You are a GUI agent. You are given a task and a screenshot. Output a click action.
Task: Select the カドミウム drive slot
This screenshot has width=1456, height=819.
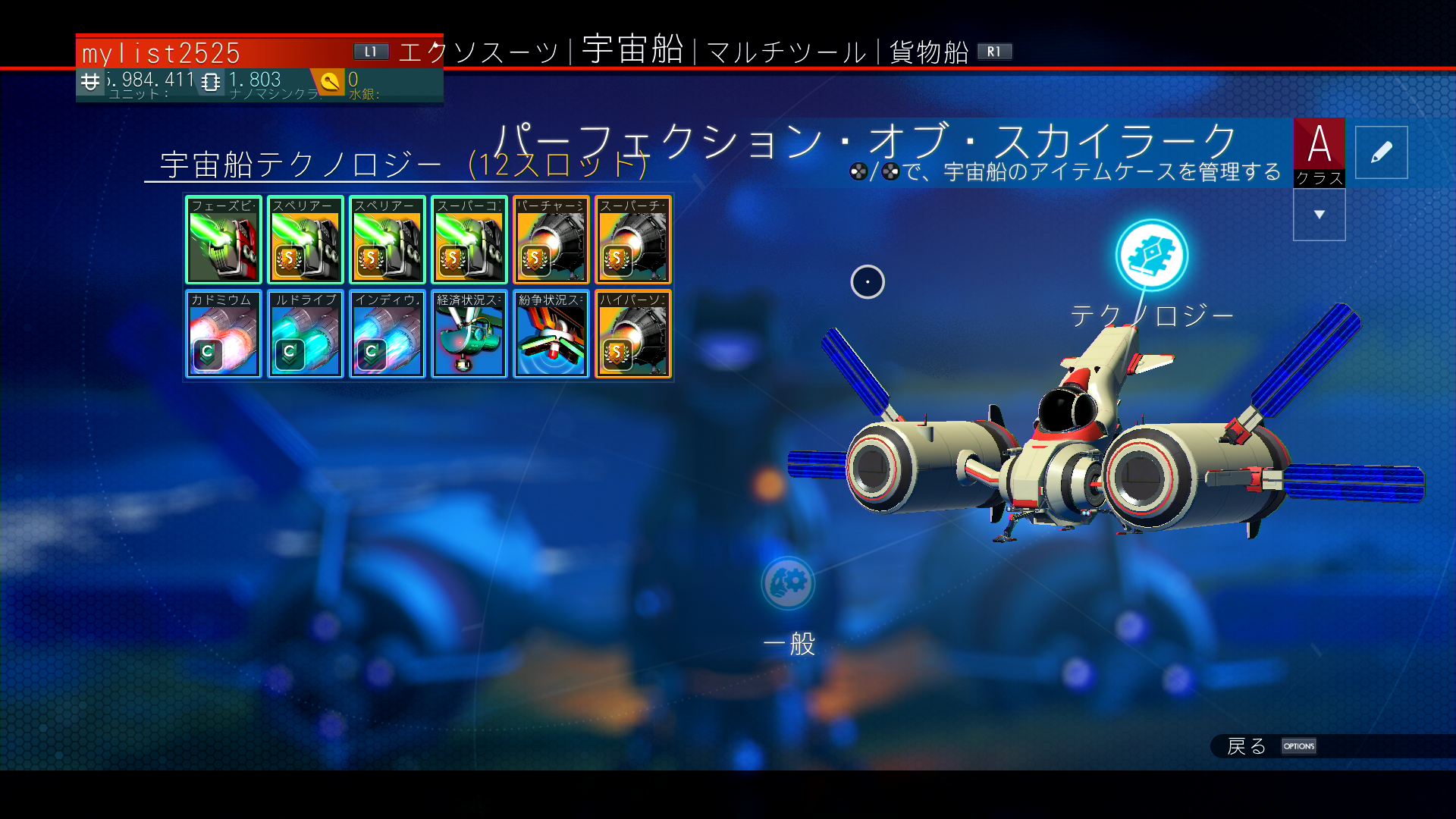[223, 334]
